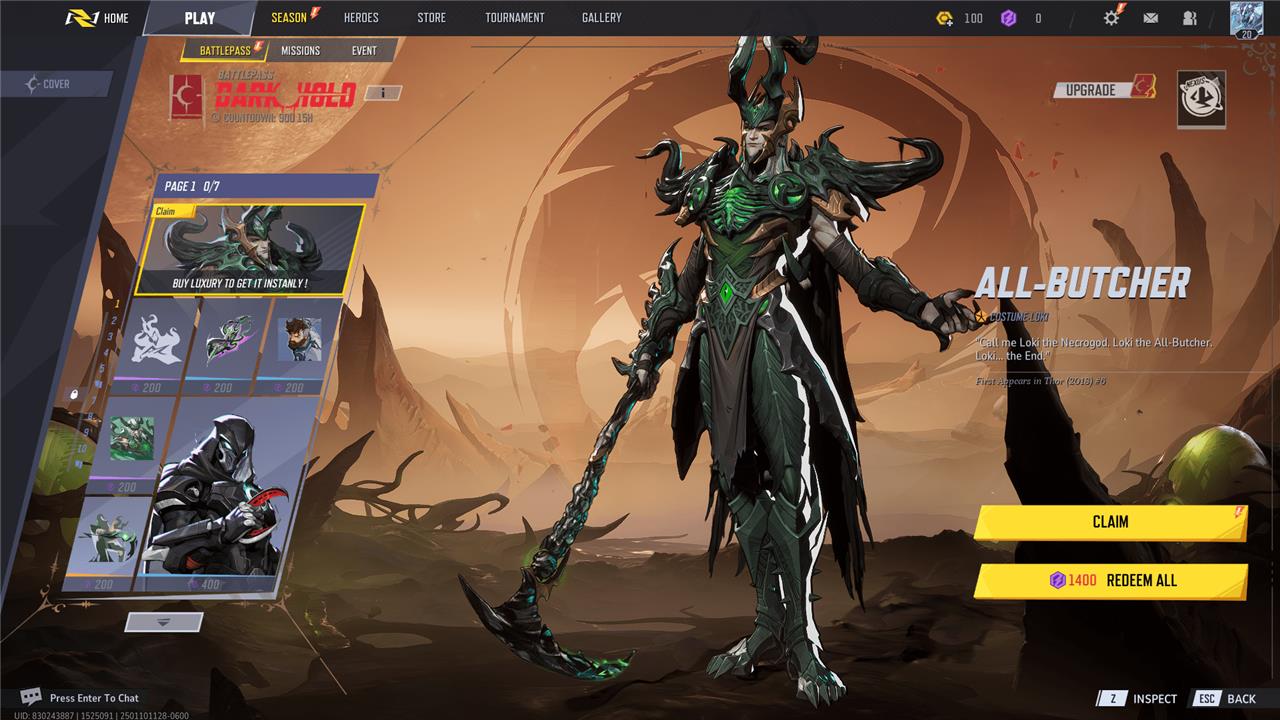Open settings via the gear icon
This screenshot has width=1280, height=720.
1111,18
